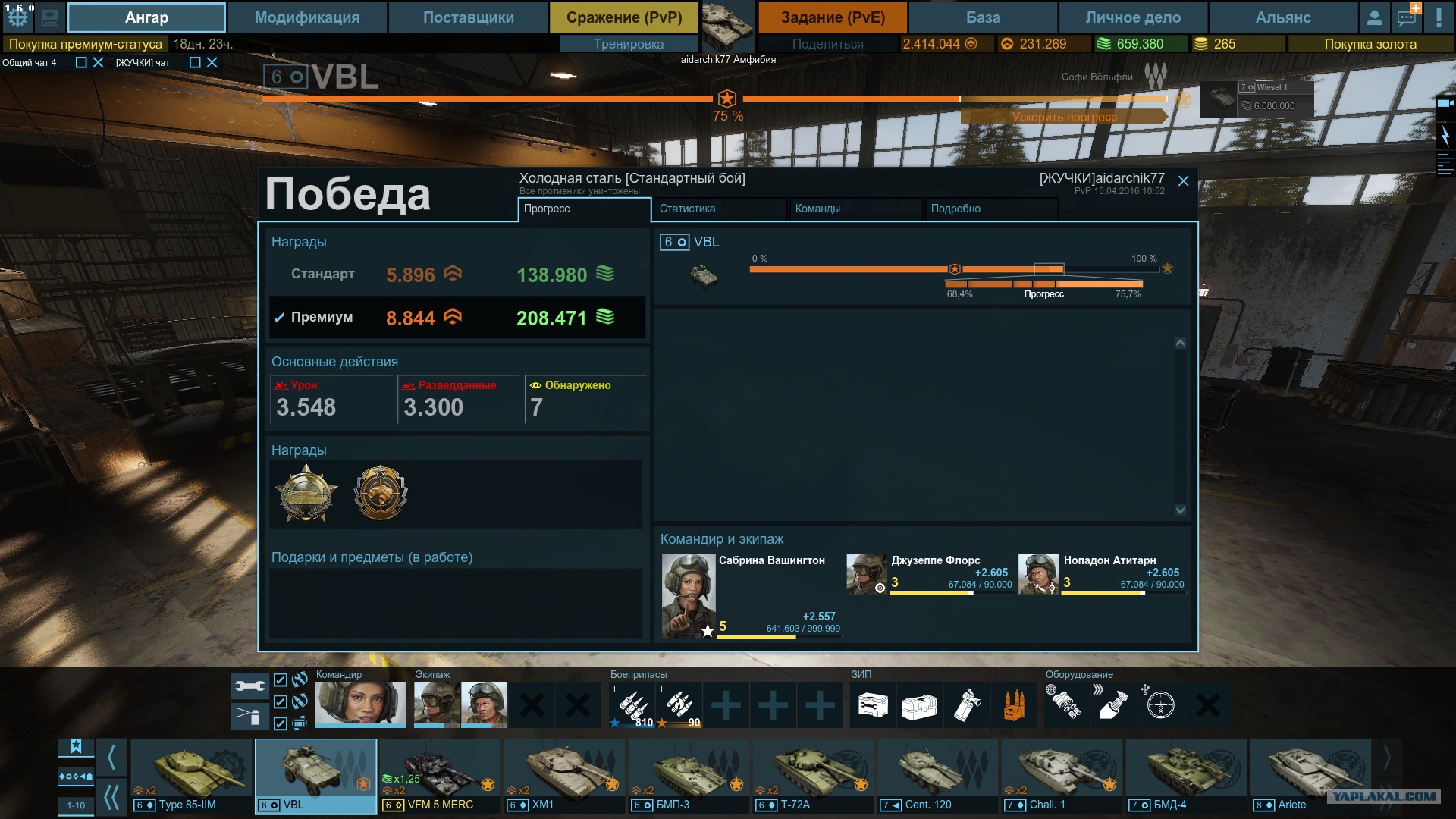Select the Тренировка mode button
Viewport: 1456px width, 819px height.
628,44
